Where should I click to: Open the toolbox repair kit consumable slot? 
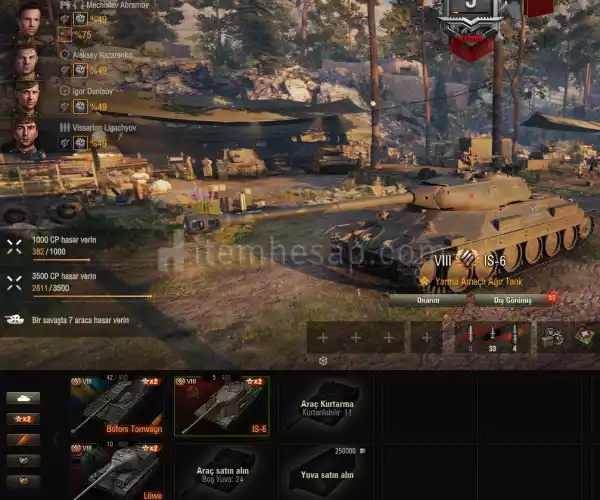pyautogui.click(x=552, y=337)
